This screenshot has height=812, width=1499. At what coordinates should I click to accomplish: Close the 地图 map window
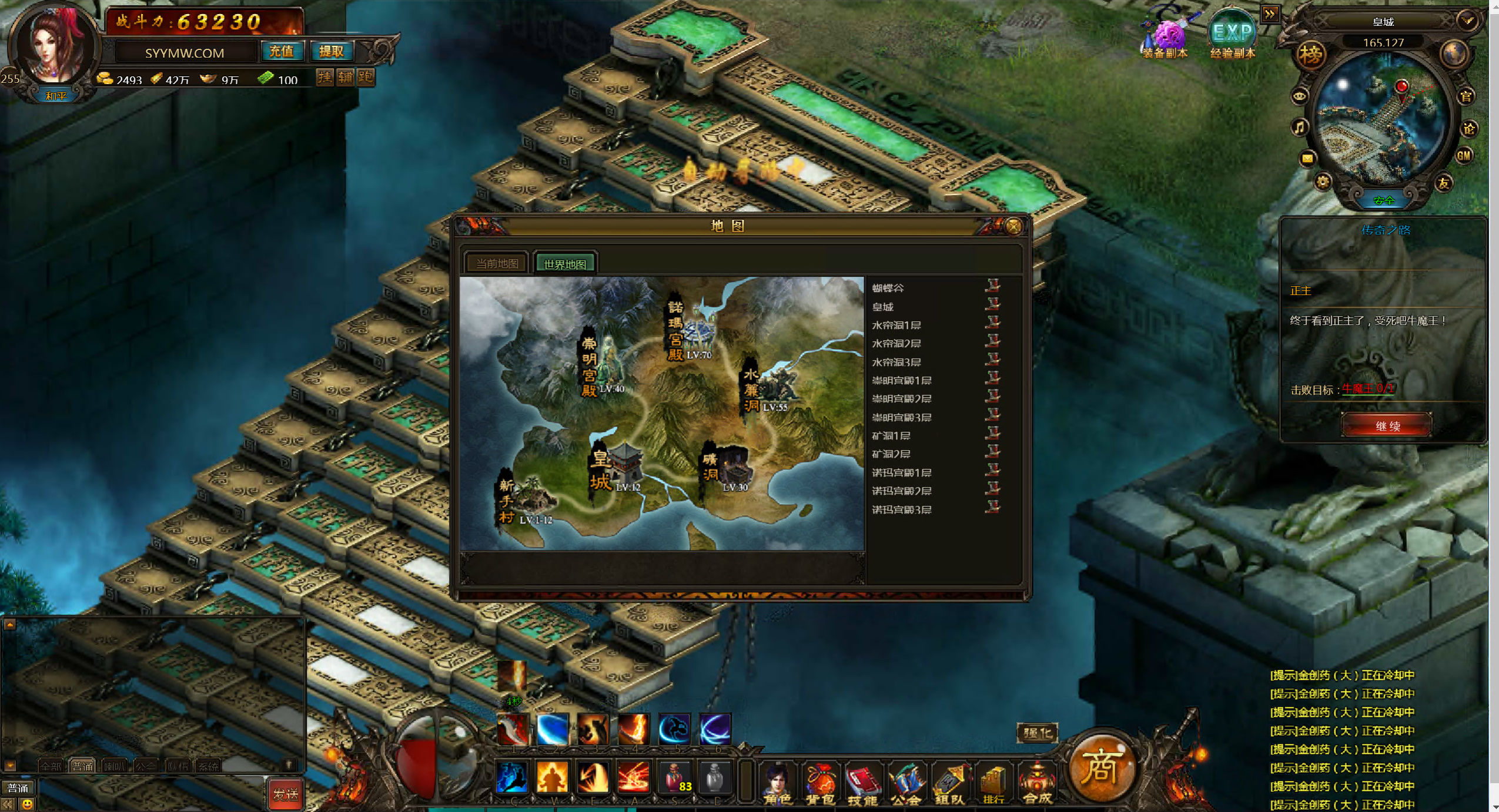click(1013, 227)
